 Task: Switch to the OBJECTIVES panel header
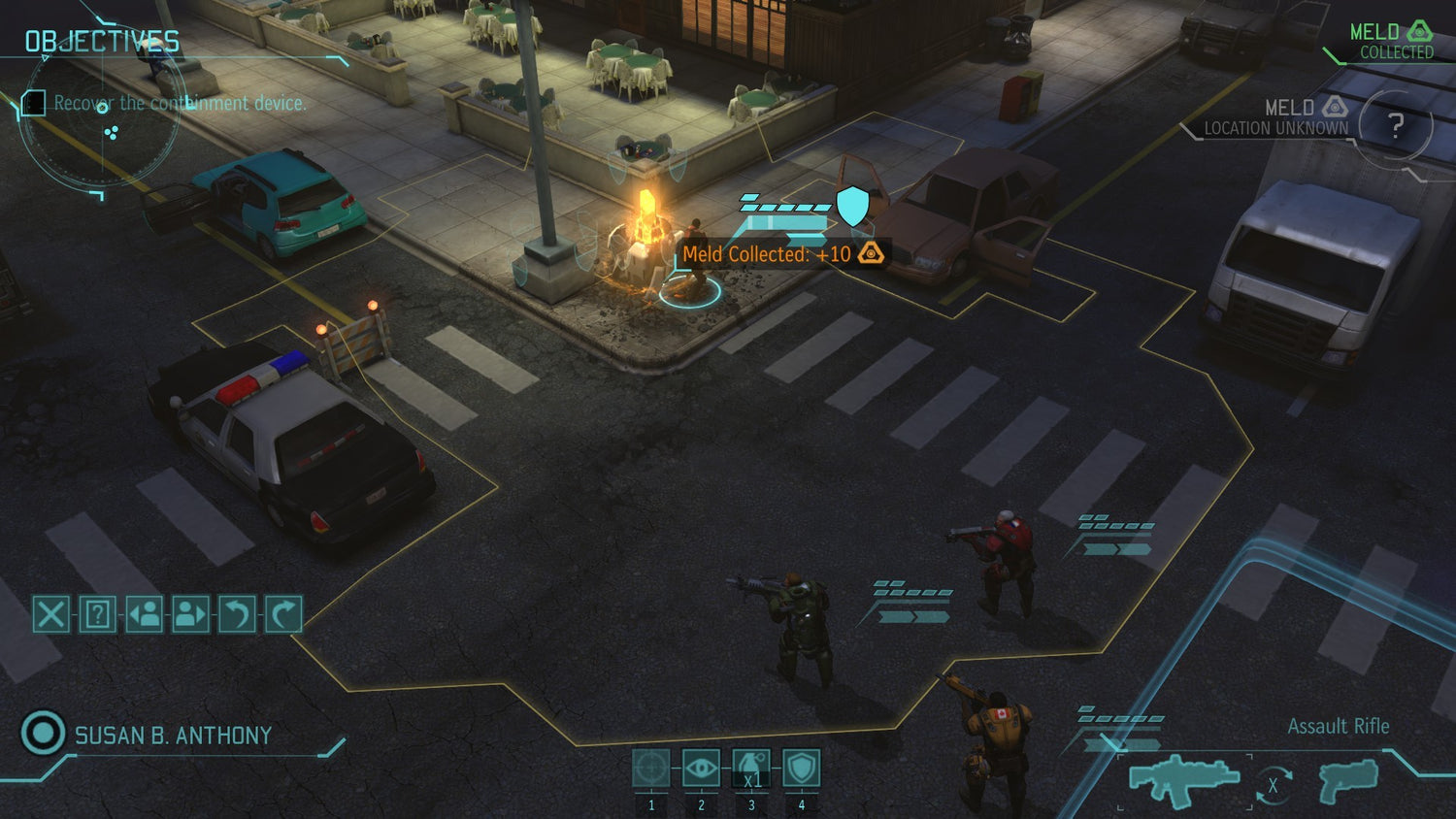pyautogui.click(x=101, y=41)
